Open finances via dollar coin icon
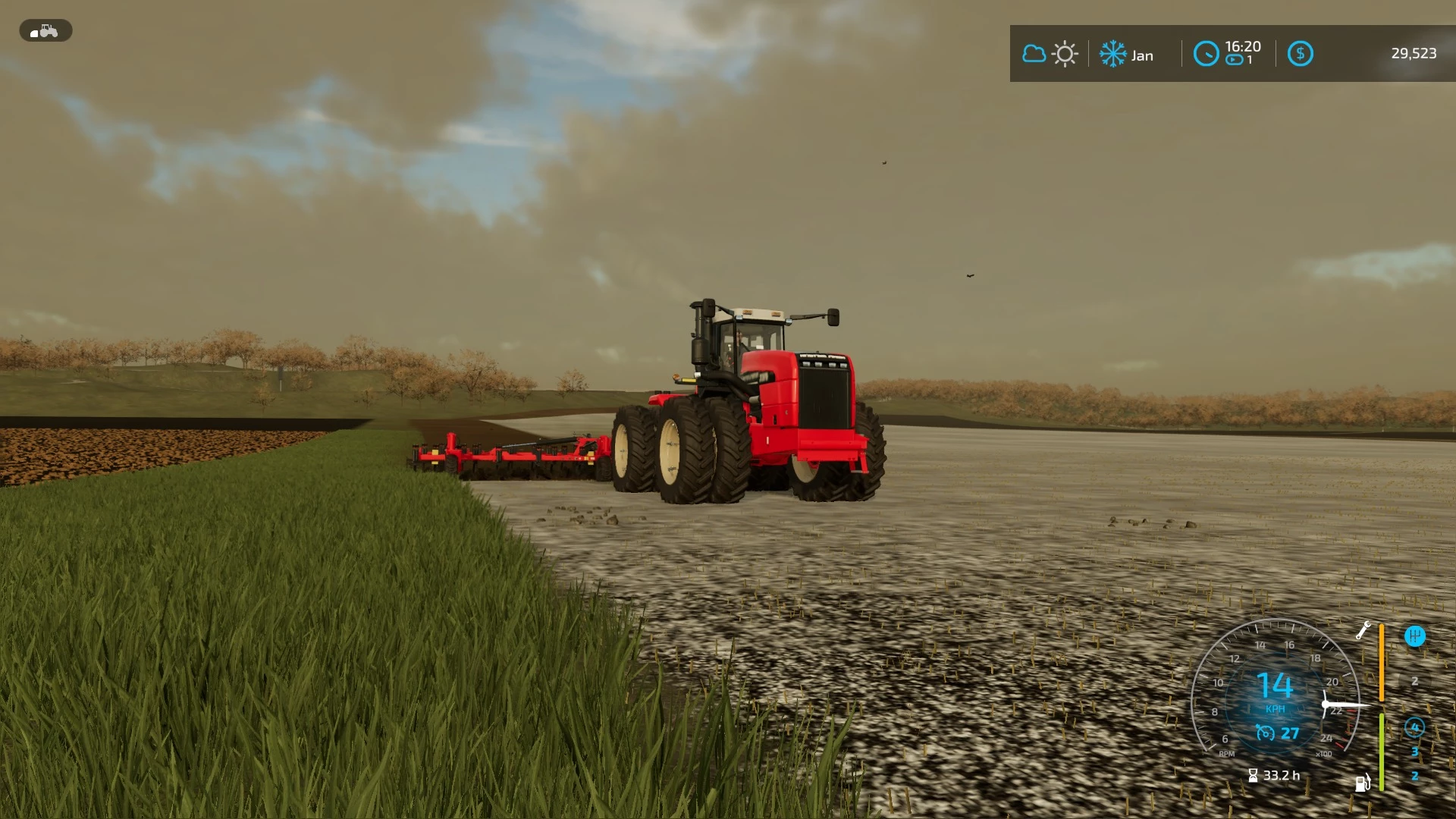1456x819 pixels. point(1300,54)
